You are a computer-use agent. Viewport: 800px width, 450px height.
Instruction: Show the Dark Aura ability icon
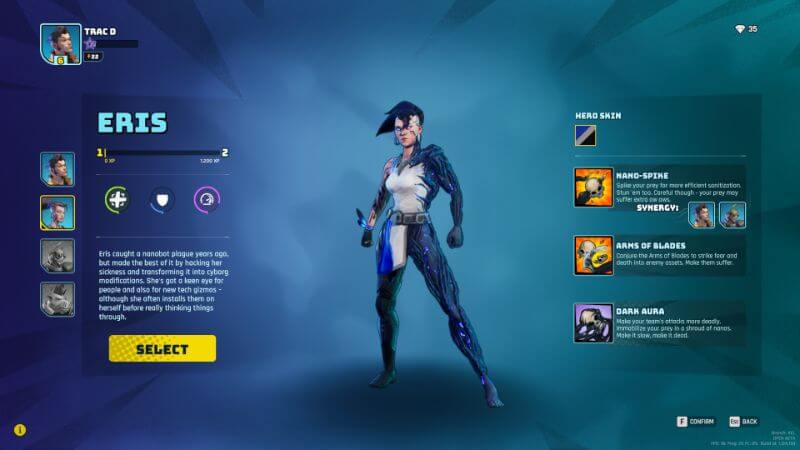593,323
